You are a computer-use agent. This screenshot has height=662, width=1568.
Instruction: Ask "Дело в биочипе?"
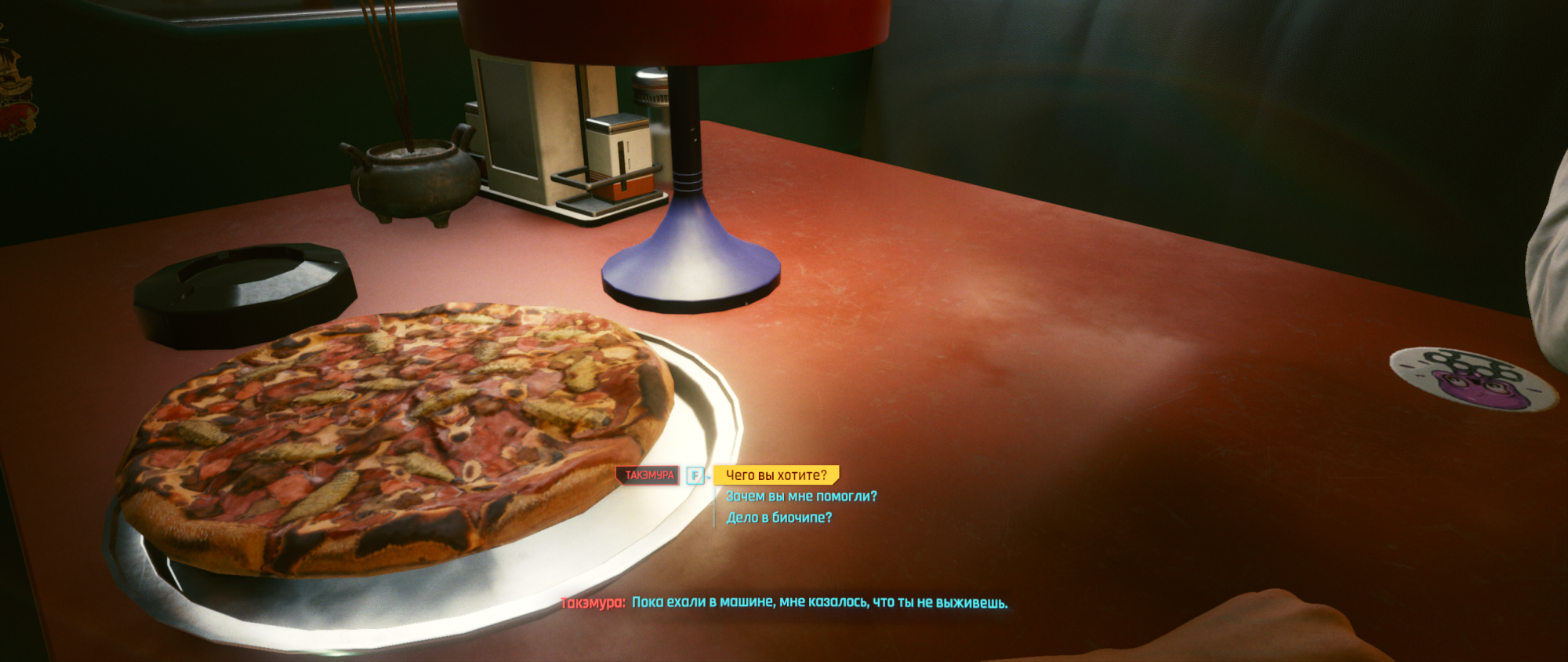pyautogui.click(x=779, y=518)
